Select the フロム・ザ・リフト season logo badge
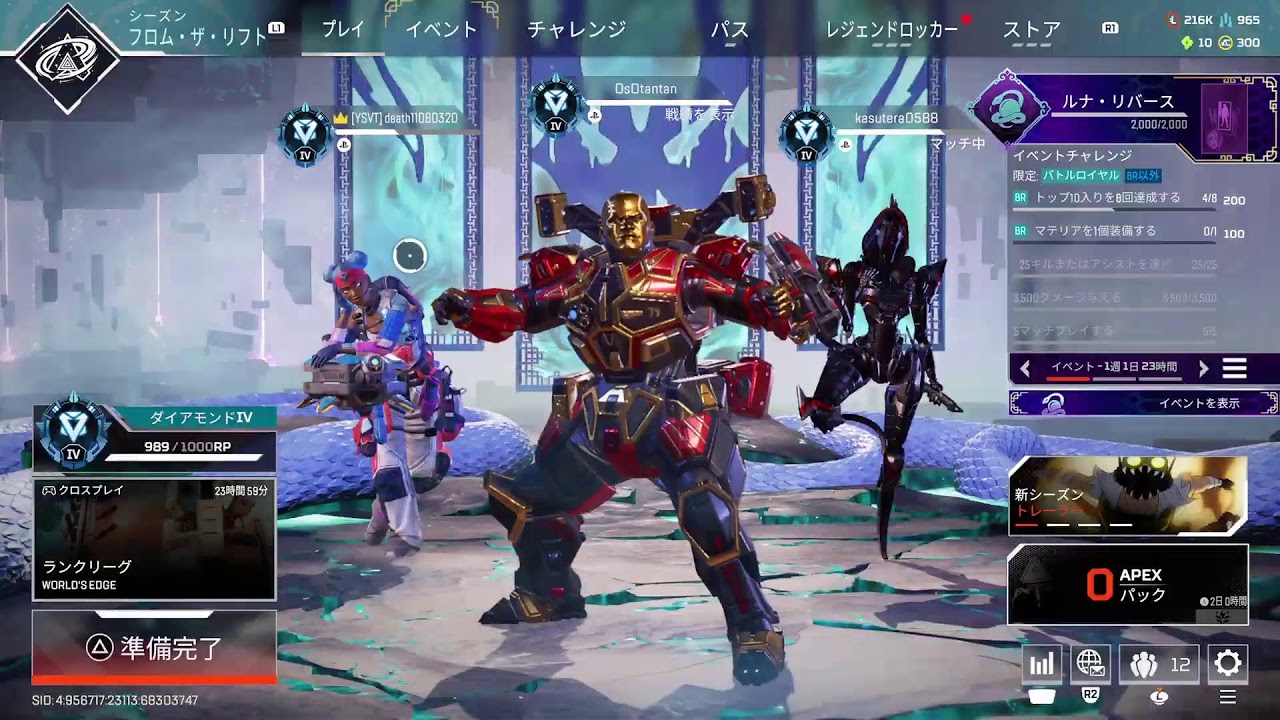1280x720 pixels. pos(68,60)
